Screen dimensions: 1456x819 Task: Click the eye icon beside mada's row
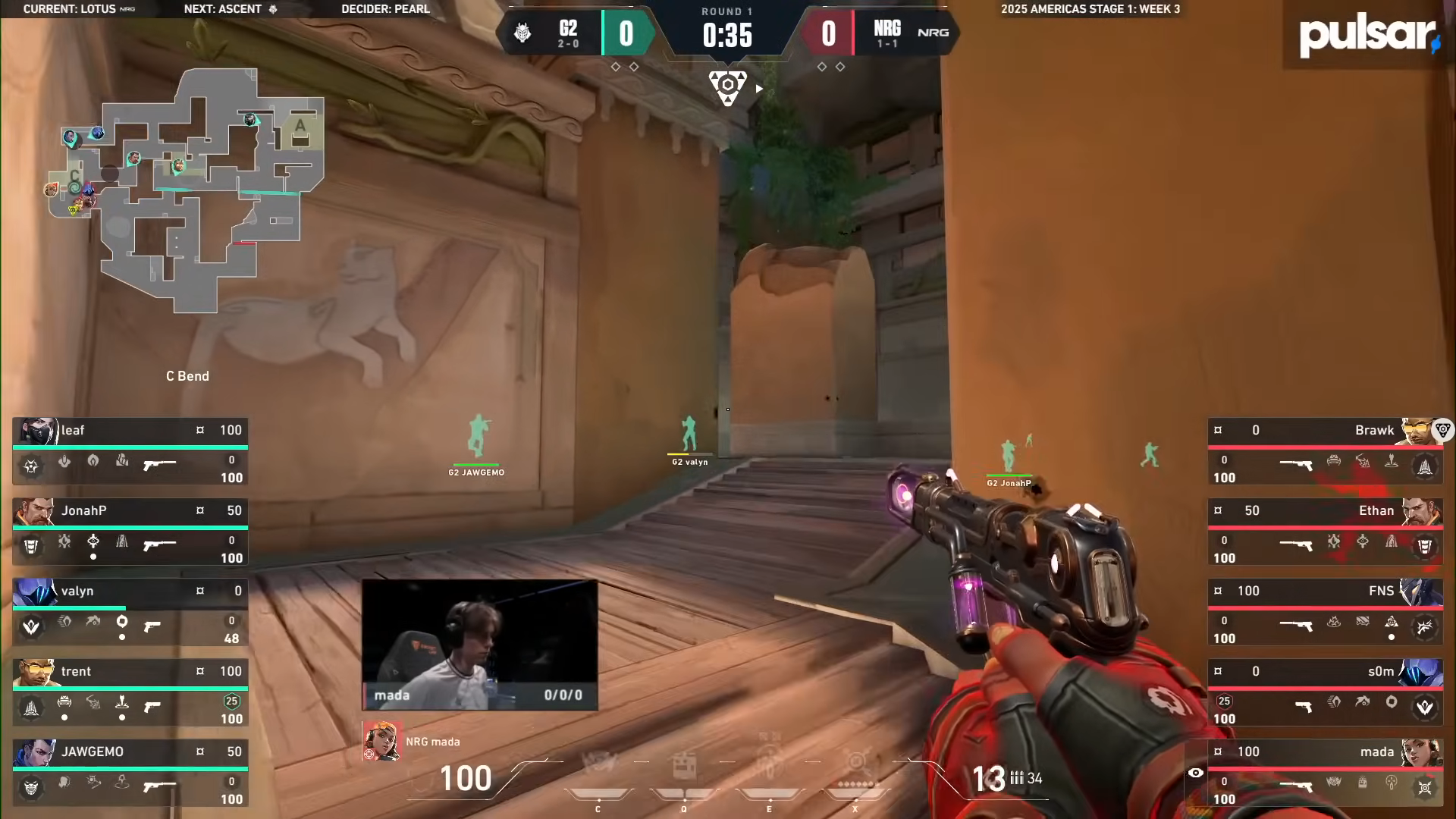click(1195, 773)
